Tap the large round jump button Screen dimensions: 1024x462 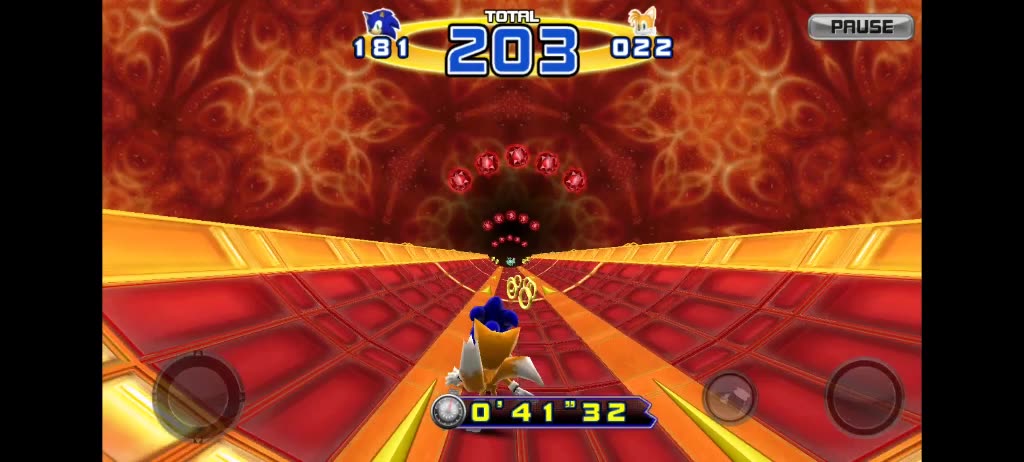(x=863, y=395)
